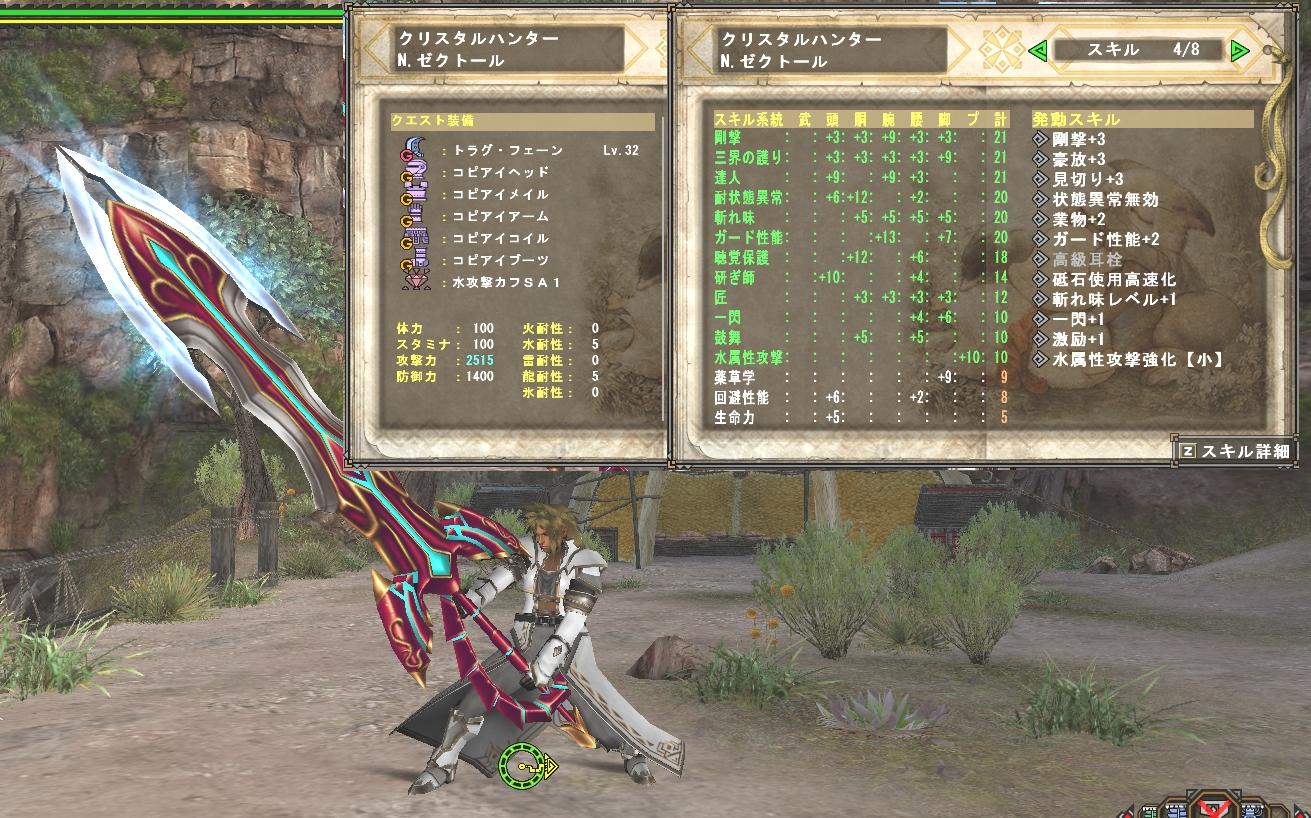Choose the 砥石使用高速化 active skill
The width and height of the screenshot is (1311, 818).
pyautogui.click(x=1112, y=280)
